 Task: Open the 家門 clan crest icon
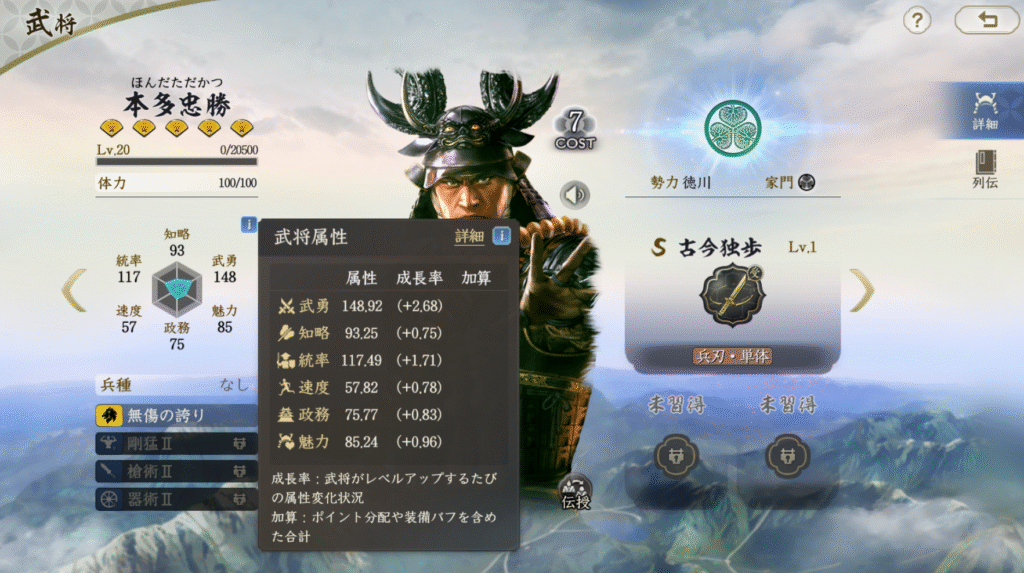807,182
